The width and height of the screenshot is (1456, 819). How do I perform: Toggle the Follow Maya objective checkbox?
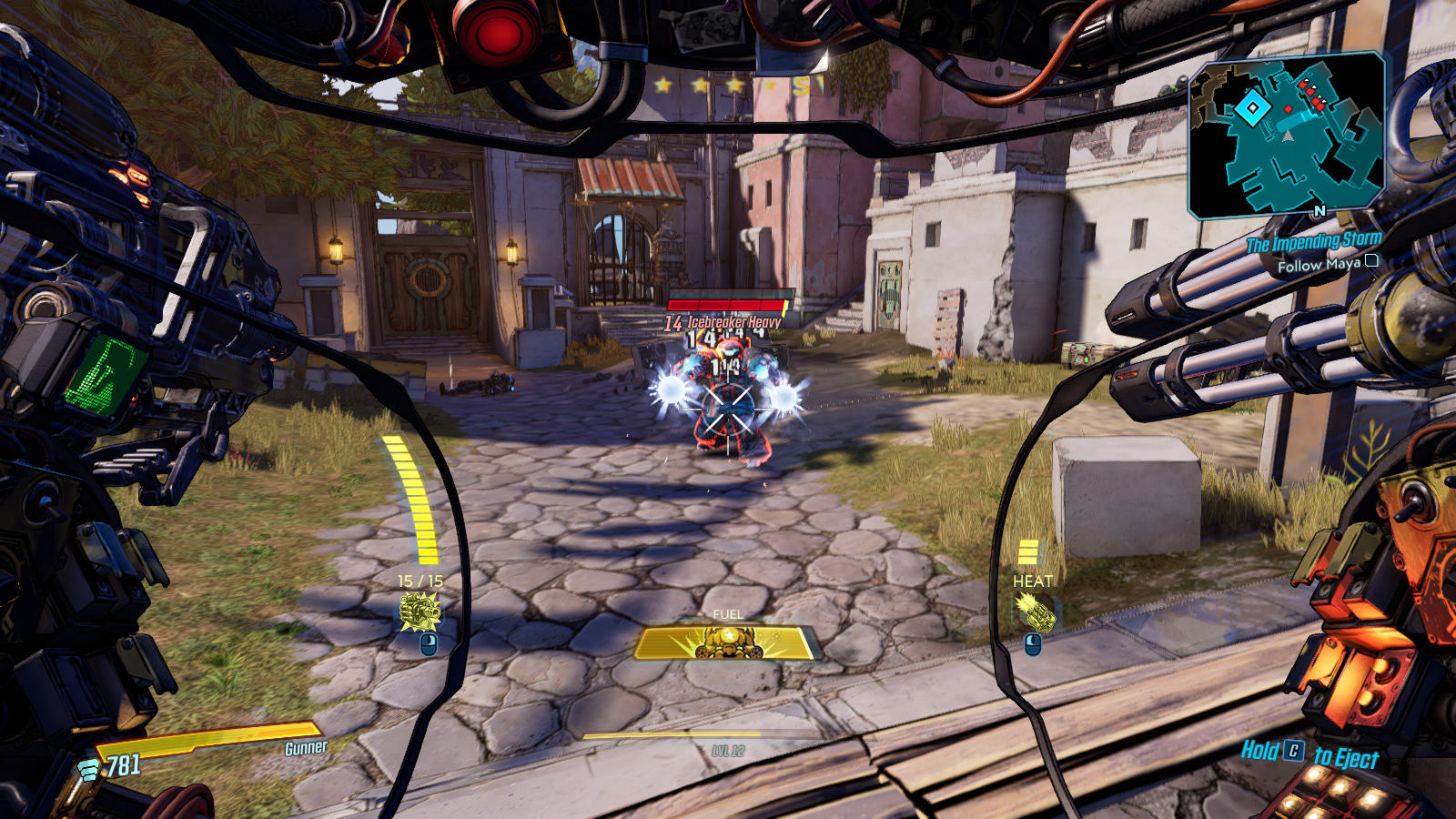(x=1371, y=261)
